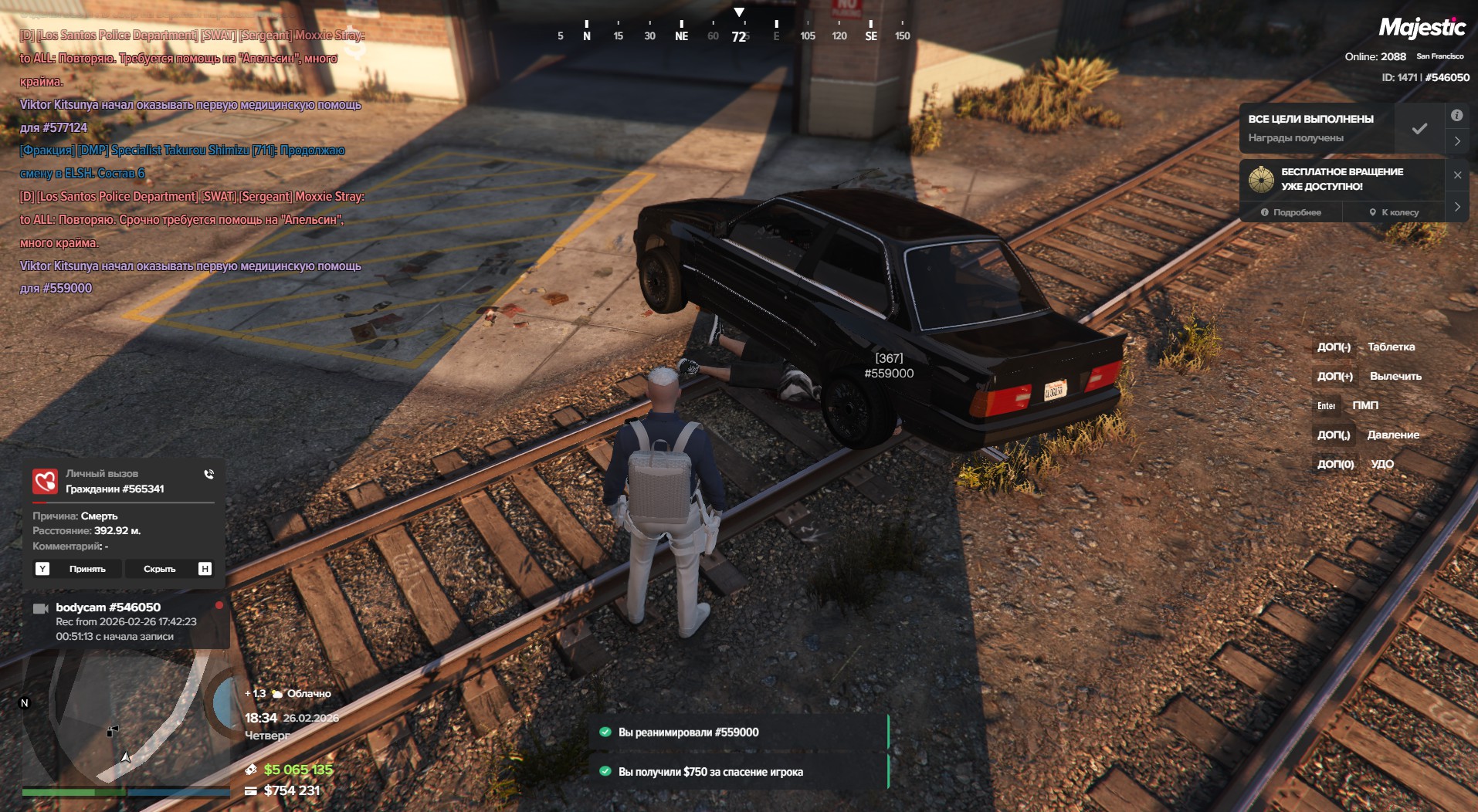The width and height of the screenshot is (1478, 812).
Task: Click the call icon on personal call card
Action: tap(208, 475)
